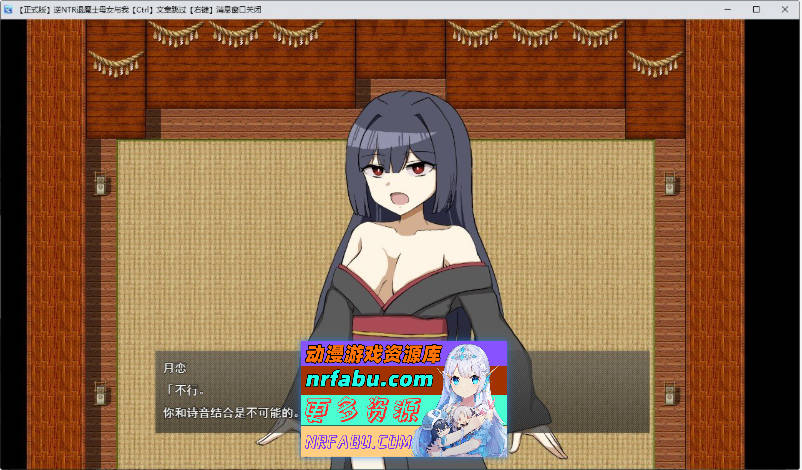Advance the dialogue text box
Screen dimensions: 802x470
click(x=228, y=391)
